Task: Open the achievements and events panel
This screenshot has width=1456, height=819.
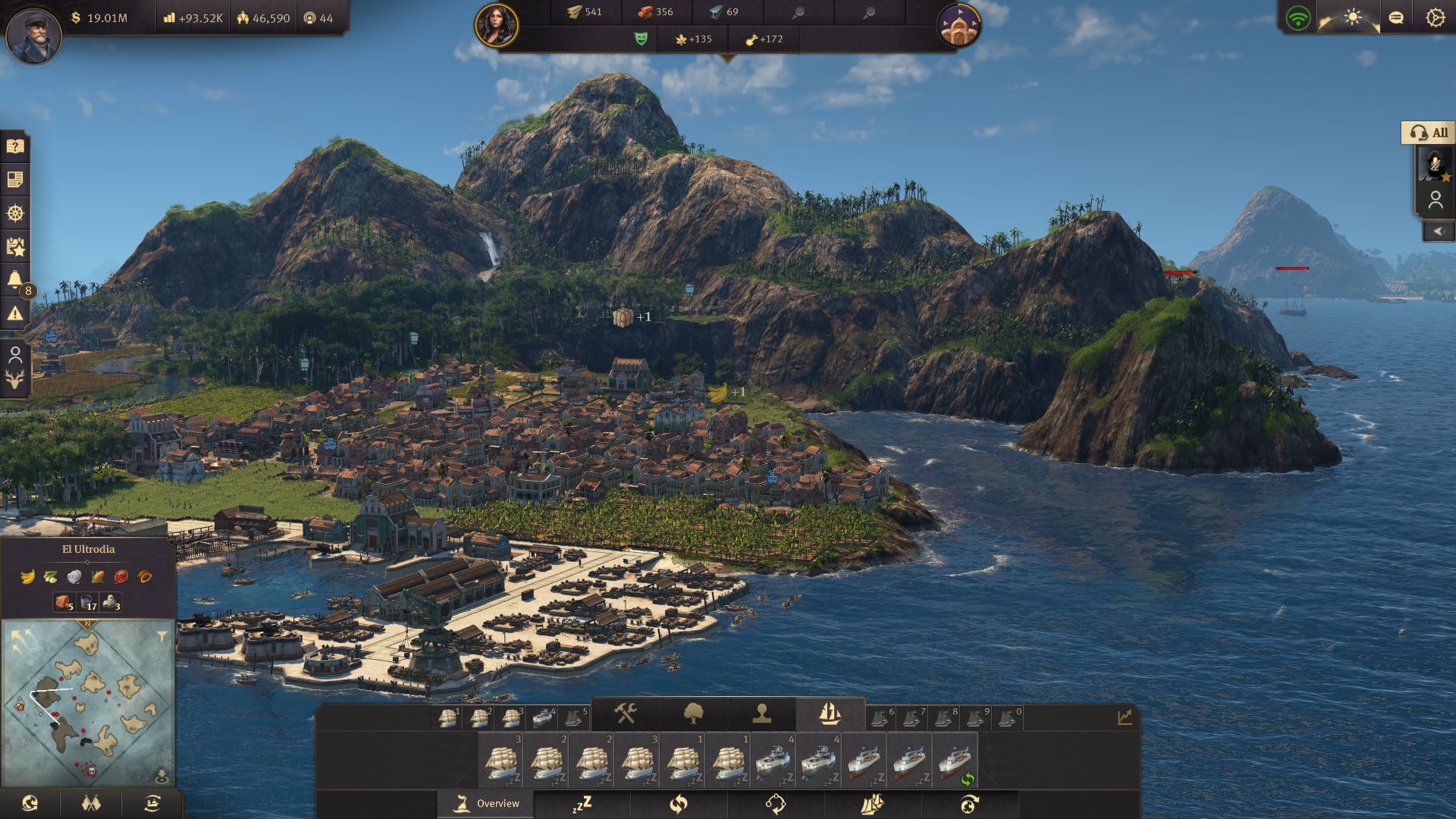Action: (x=15, y=245)
